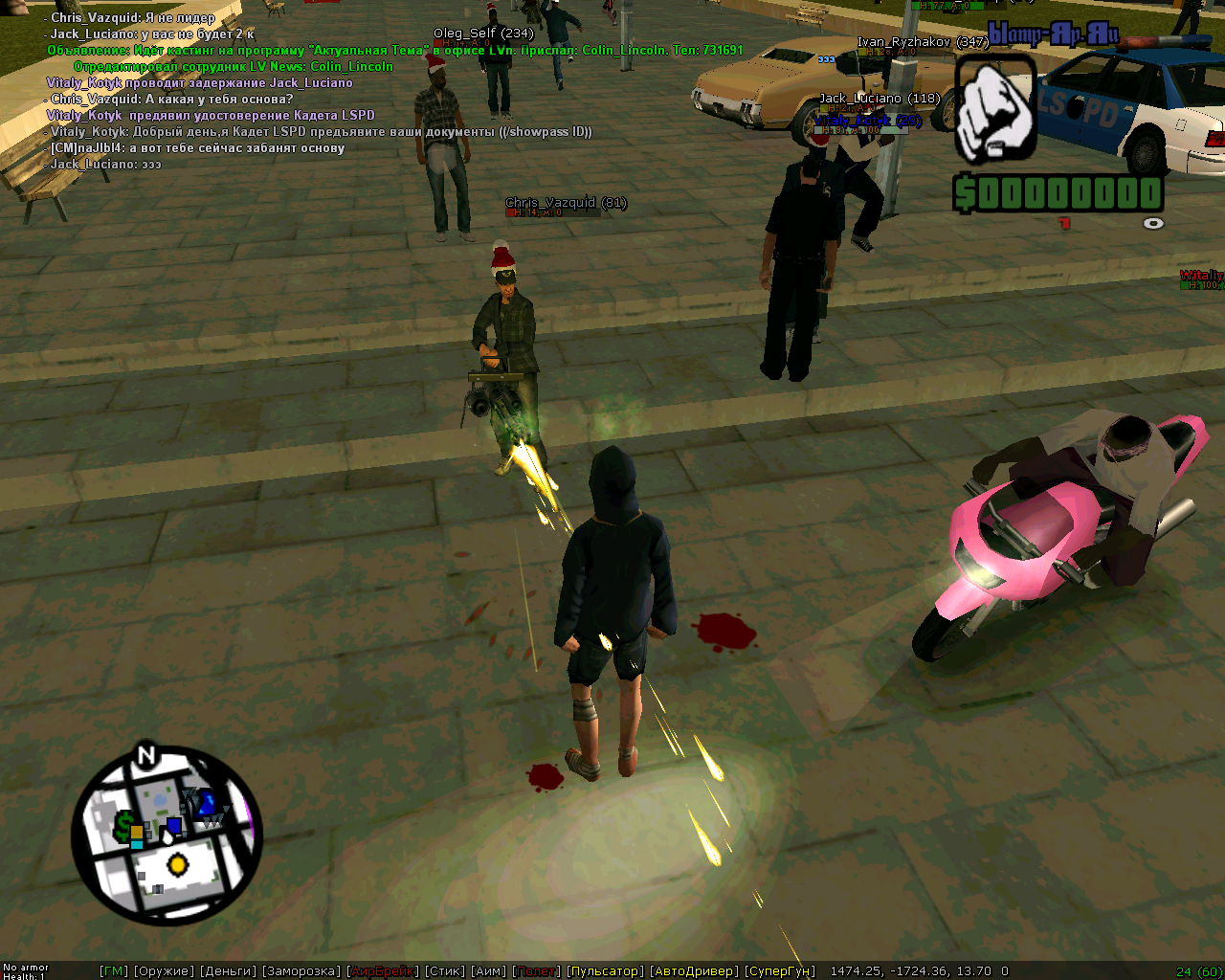Click the fist weapon icon
The image size is (1225, 980).
pyautogui.click(x=996, y=110)
